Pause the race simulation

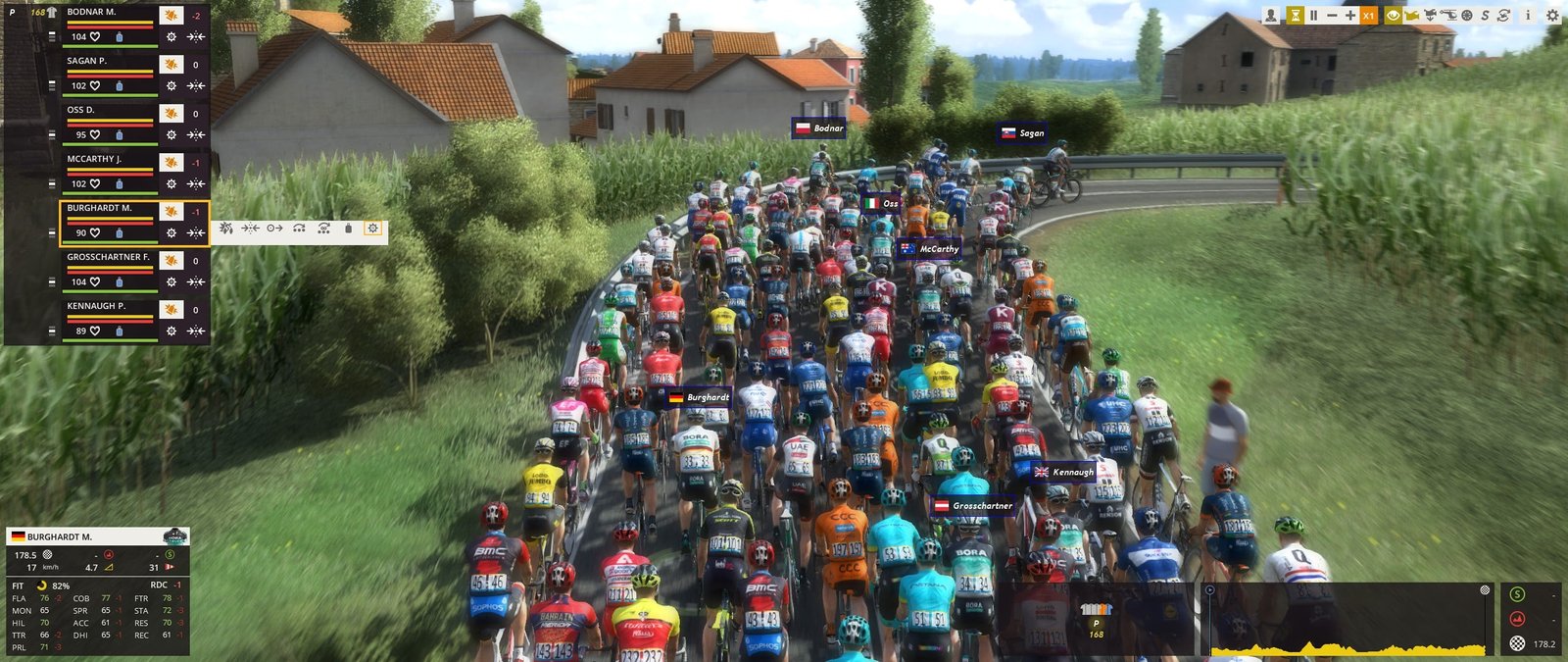(1313, 16)
